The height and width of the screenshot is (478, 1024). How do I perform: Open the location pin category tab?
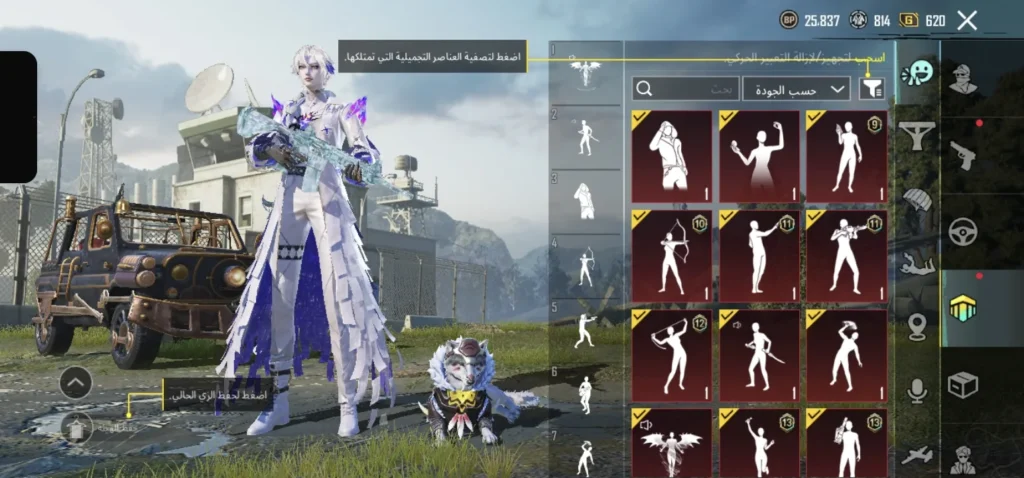tap(917, 327)
